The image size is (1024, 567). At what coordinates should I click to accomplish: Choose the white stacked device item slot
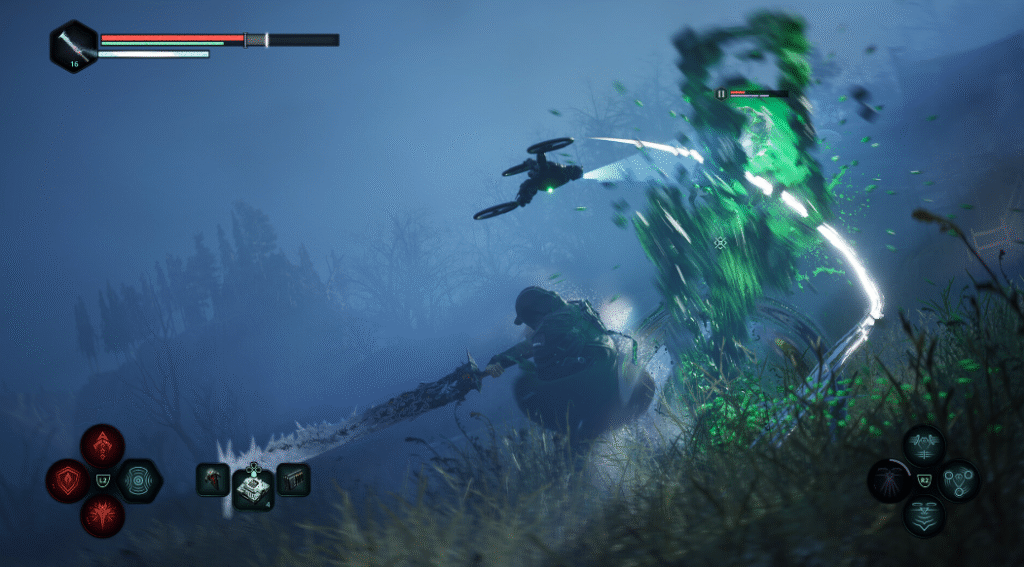point(253,486)
